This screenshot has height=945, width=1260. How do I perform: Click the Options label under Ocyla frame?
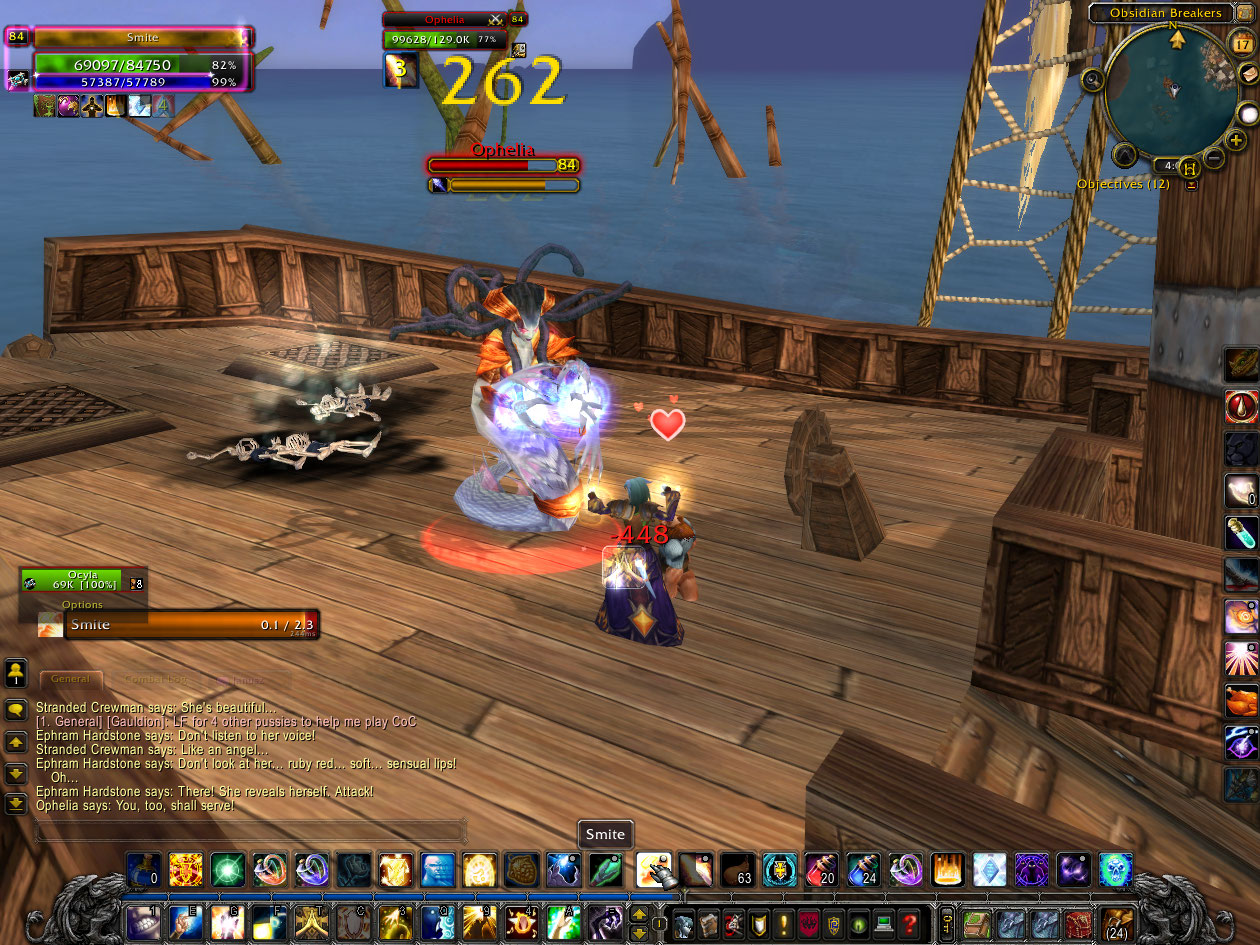tap(82, 605)
